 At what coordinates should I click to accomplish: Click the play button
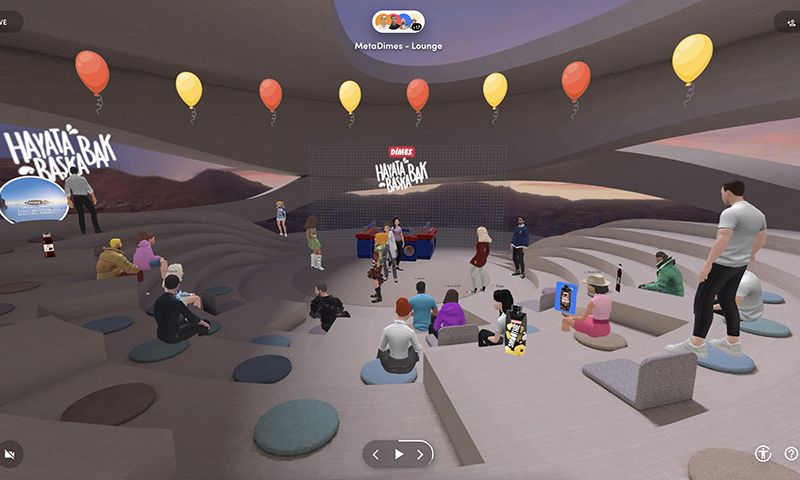pyautogui.click(x=399, y=454)
